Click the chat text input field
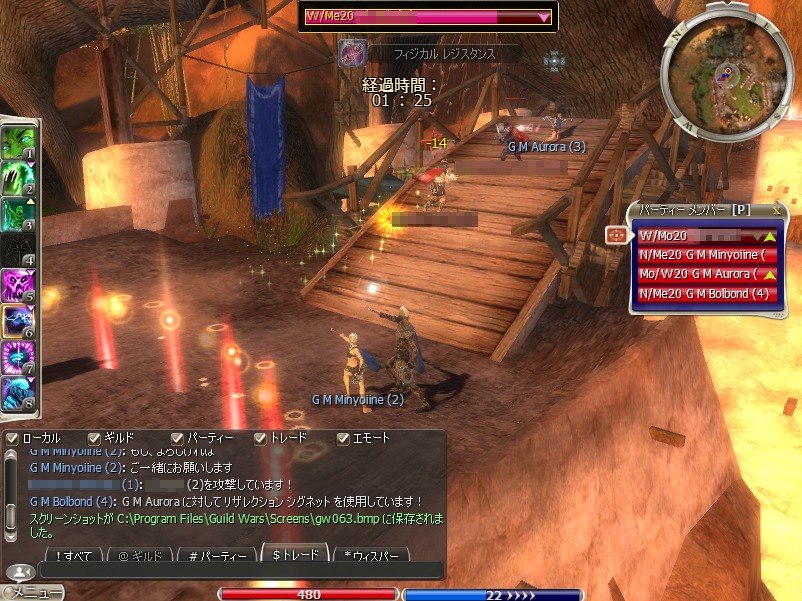Screen dimensions: 802x601 (240, 571)
